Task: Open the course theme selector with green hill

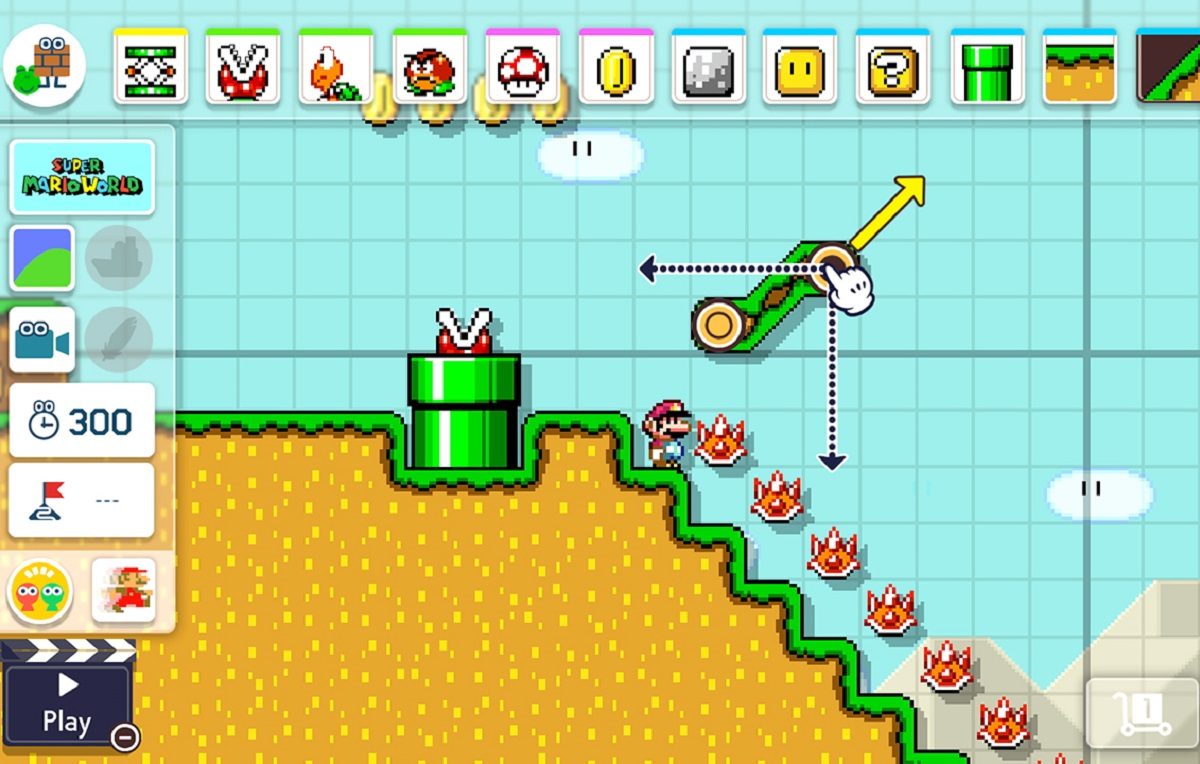Action: pyautogui.click(x=42, y=258)
